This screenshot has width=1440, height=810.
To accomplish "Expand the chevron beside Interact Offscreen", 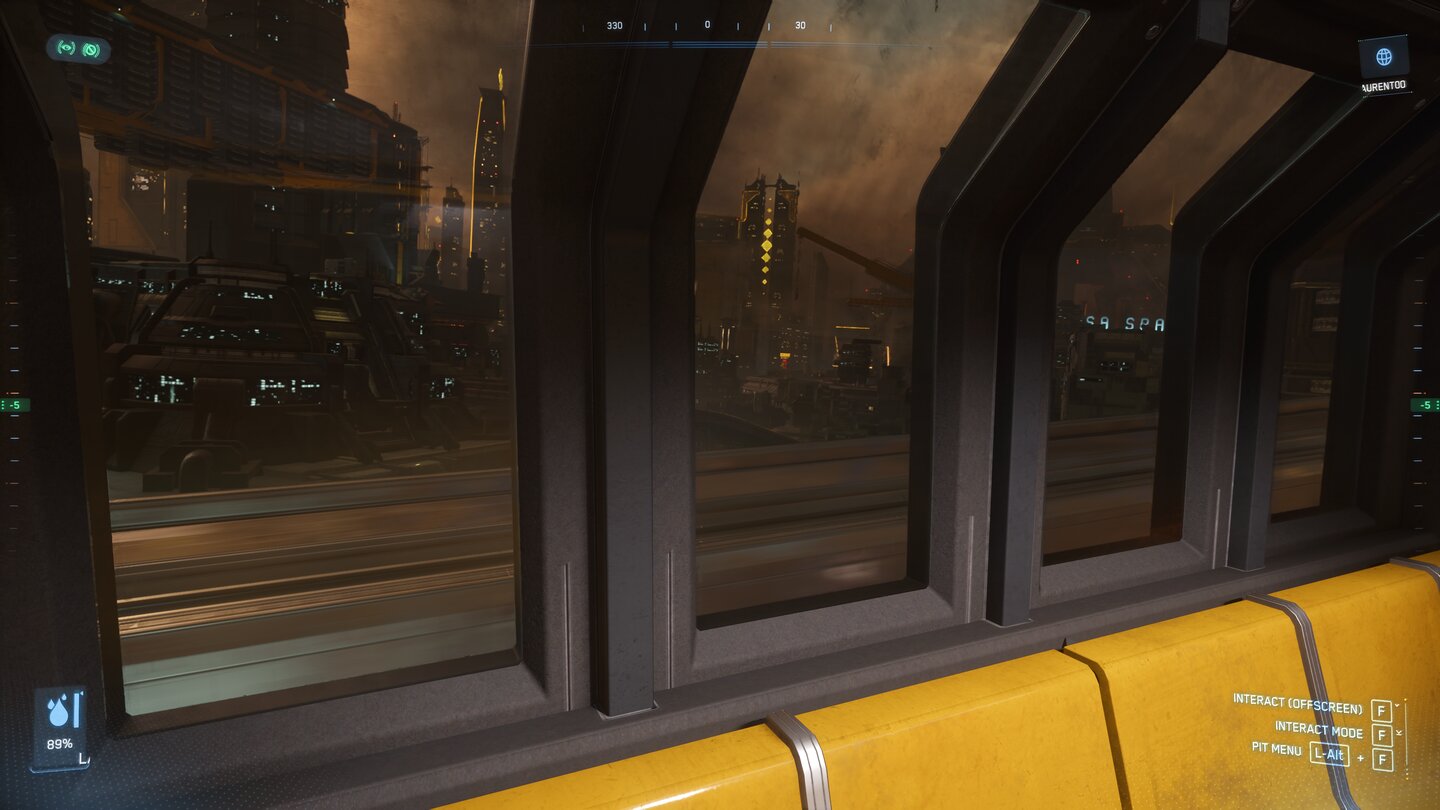I will (1397, 705).
